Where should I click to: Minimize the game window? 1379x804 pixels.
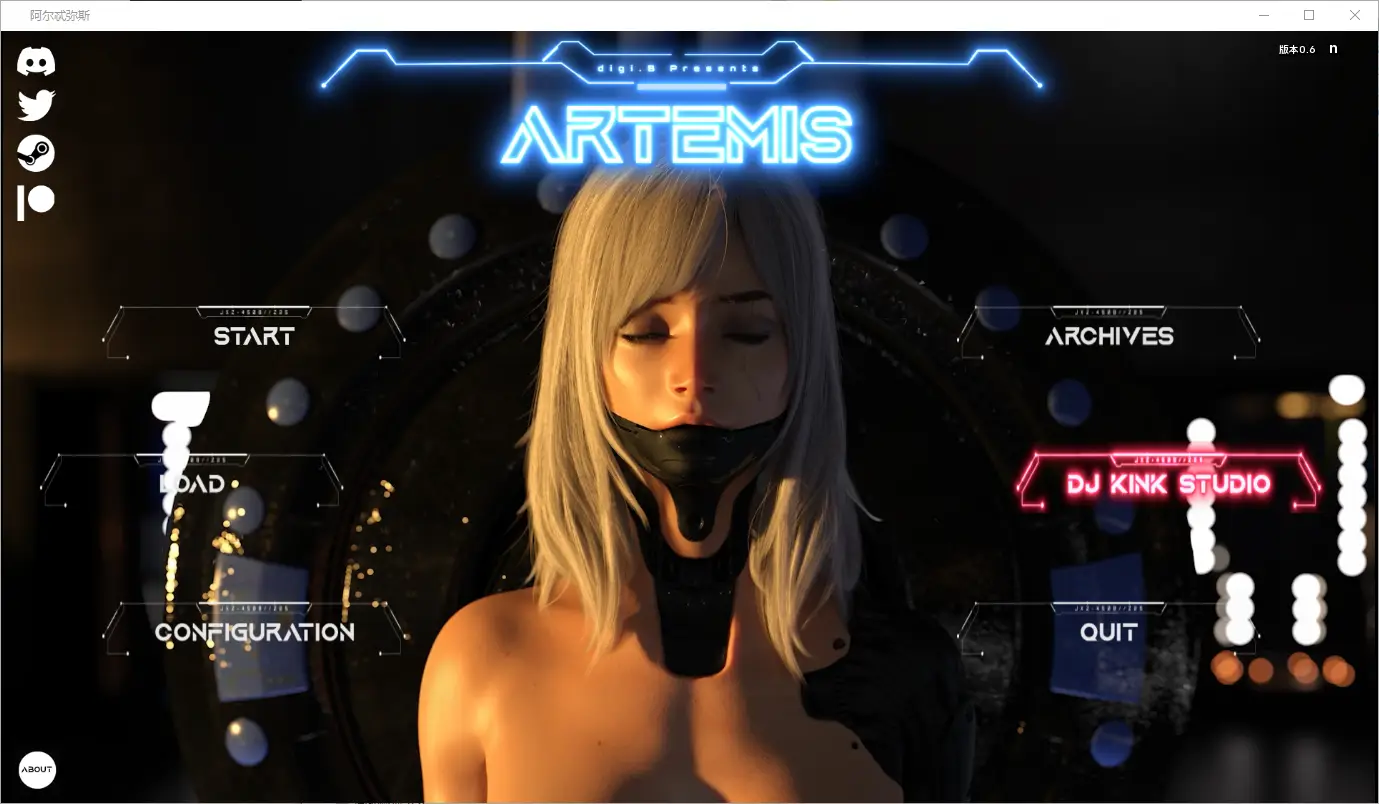[1262, 14]
